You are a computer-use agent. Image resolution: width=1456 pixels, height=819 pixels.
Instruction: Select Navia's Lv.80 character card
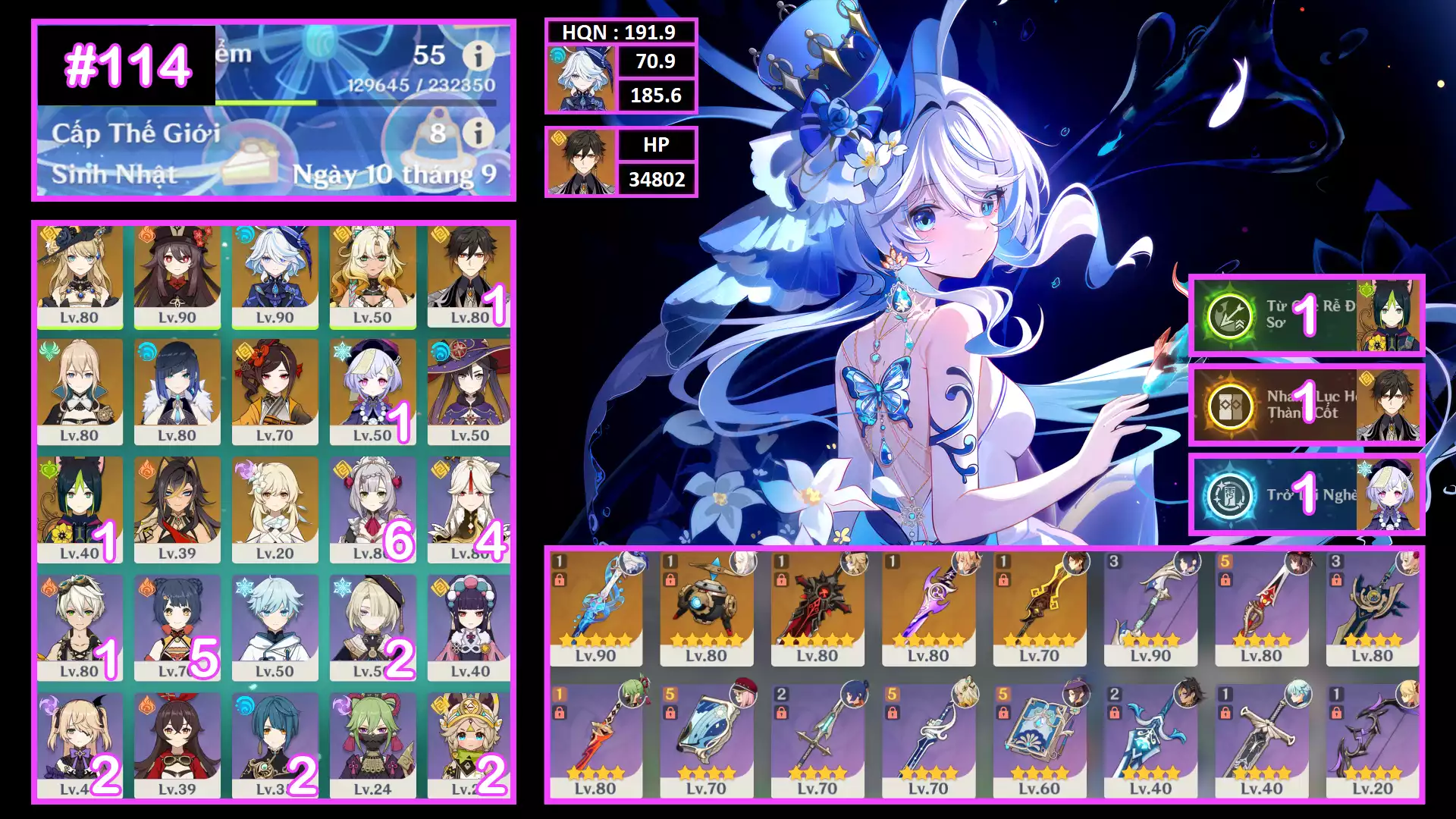(x=80, y=277)
